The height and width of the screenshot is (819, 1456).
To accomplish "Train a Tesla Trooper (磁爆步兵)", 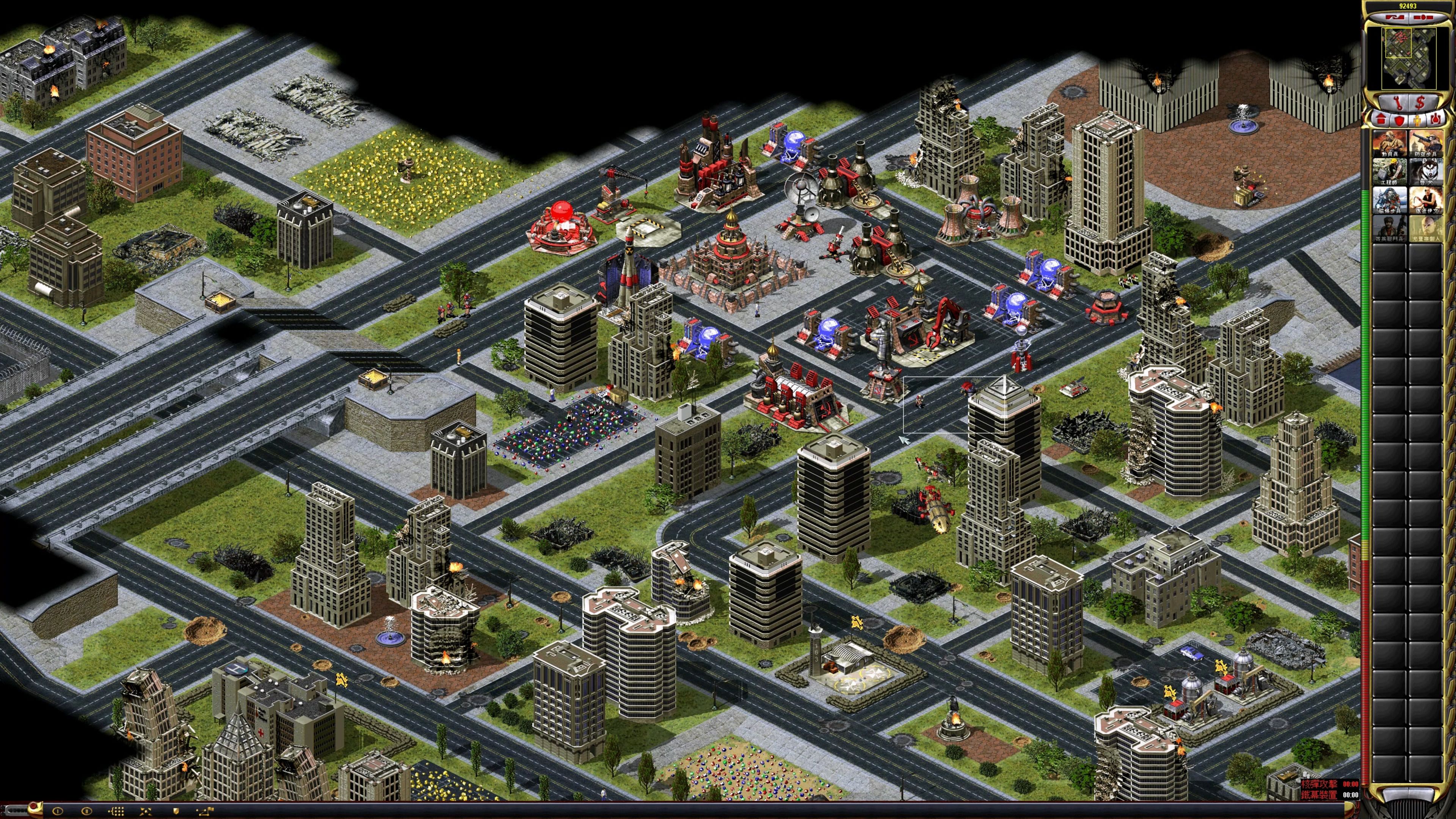I will pyautogui.click(x=1390, y=200).
